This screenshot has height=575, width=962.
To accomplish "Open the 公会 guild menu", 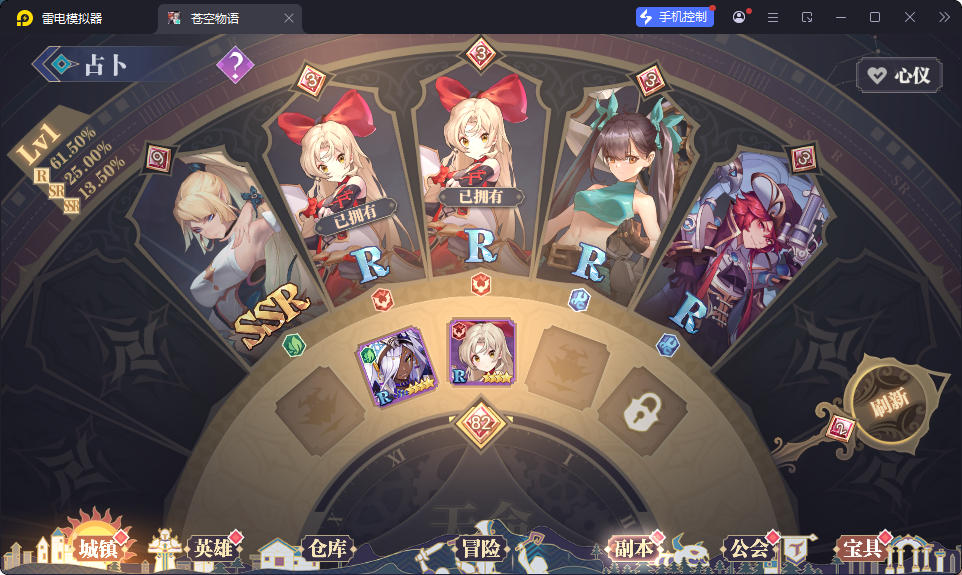I will 749,548.
